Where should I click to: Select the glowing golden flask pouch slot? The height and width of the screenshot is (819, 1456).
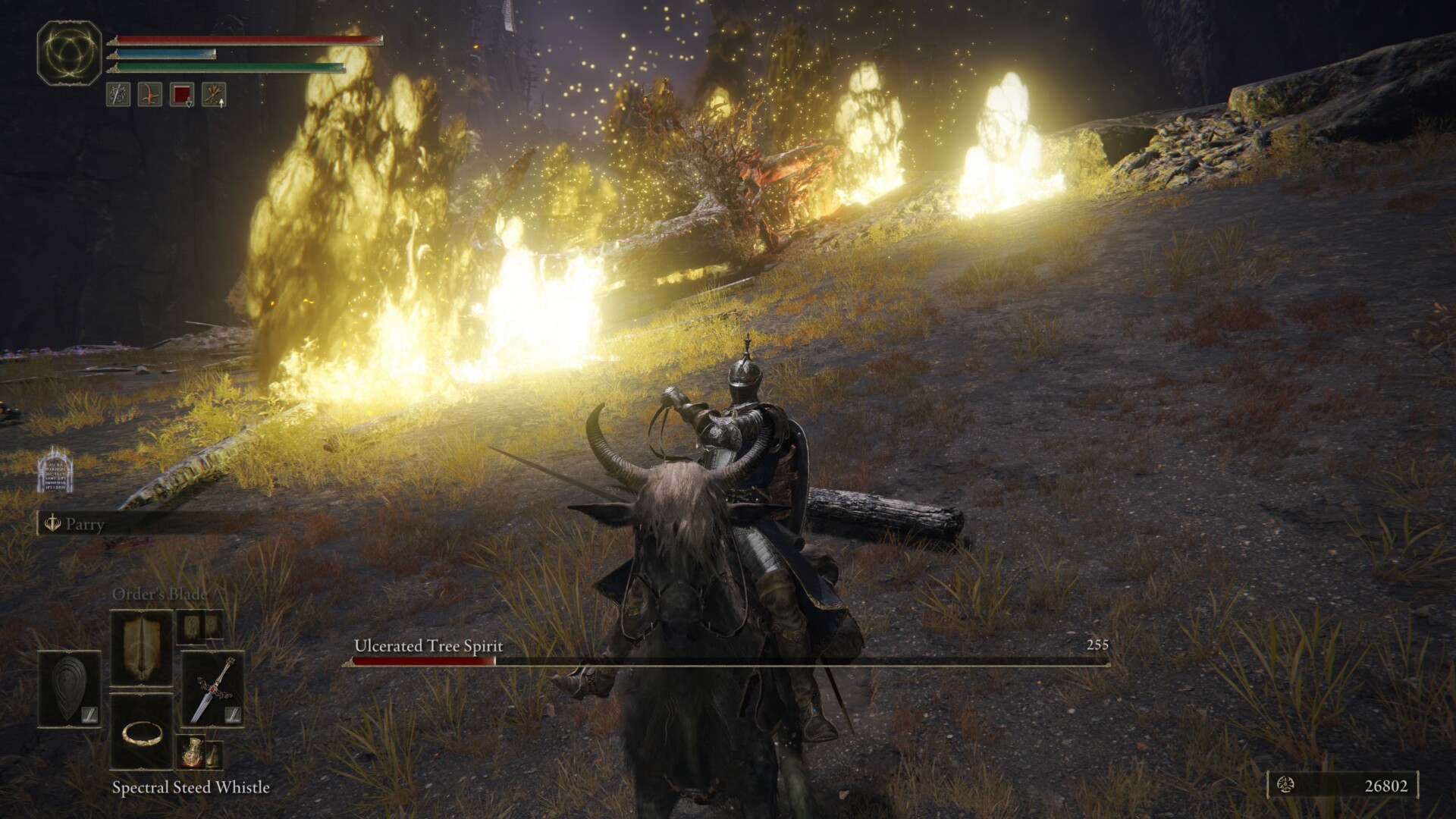tap(190, 752)
